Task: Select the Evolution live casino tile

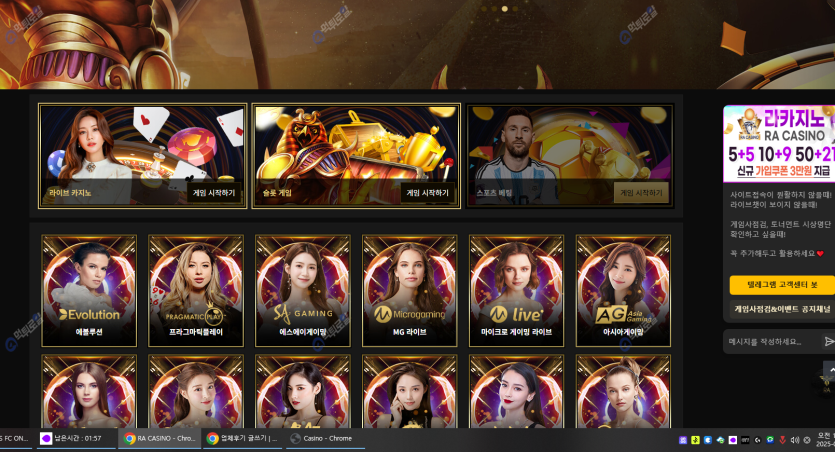Action: coord(89,291)
